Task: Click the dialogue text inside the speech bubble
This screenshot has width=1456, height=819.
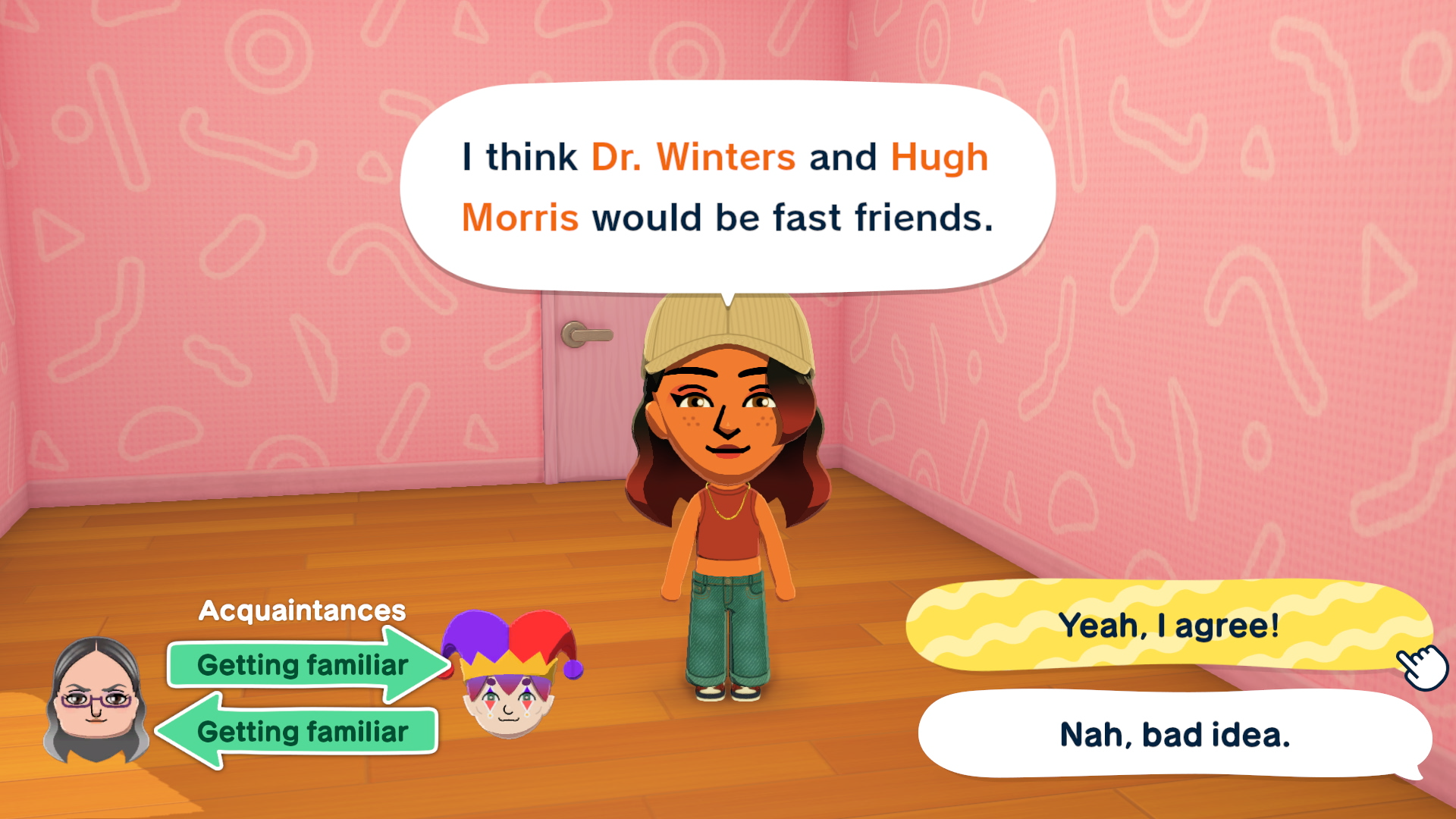Action: click(x=726, y=187)
